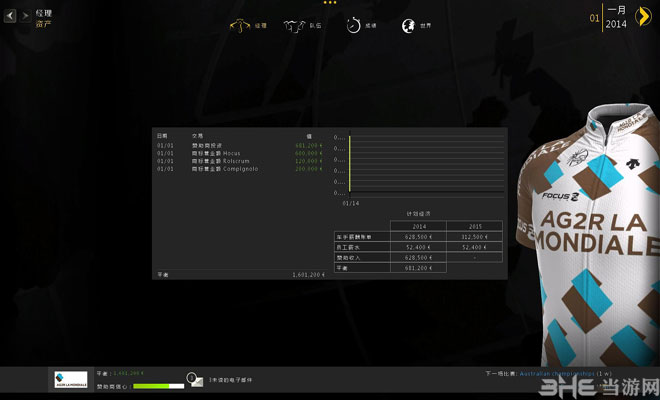Screen dimensions: 660x400
Task: Open the 成绩 (Results) menu
Action: click(361, 26)
